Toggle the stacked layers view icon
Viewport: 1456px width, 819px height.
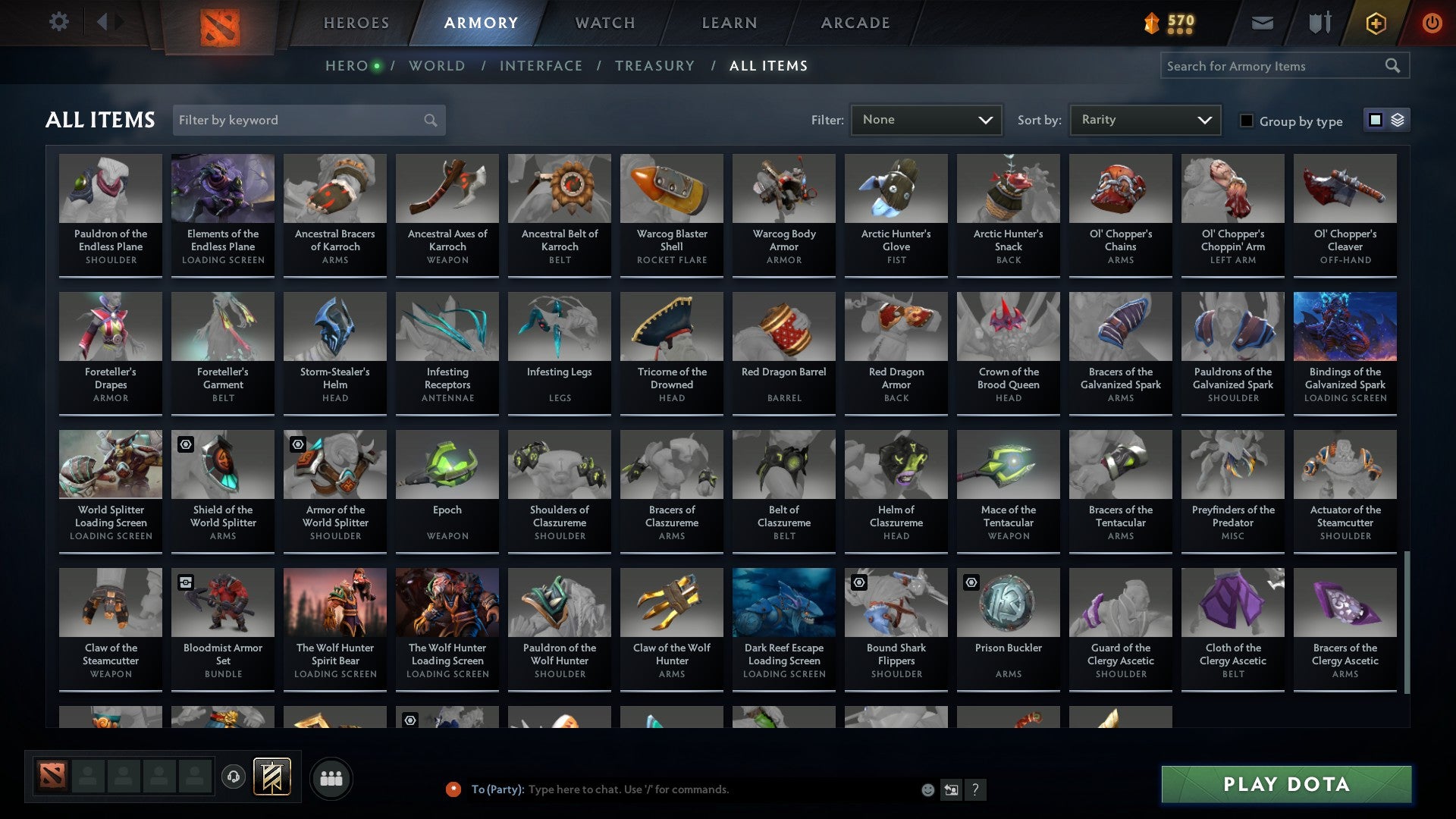pyautogui.click(x=1398, y=120)
